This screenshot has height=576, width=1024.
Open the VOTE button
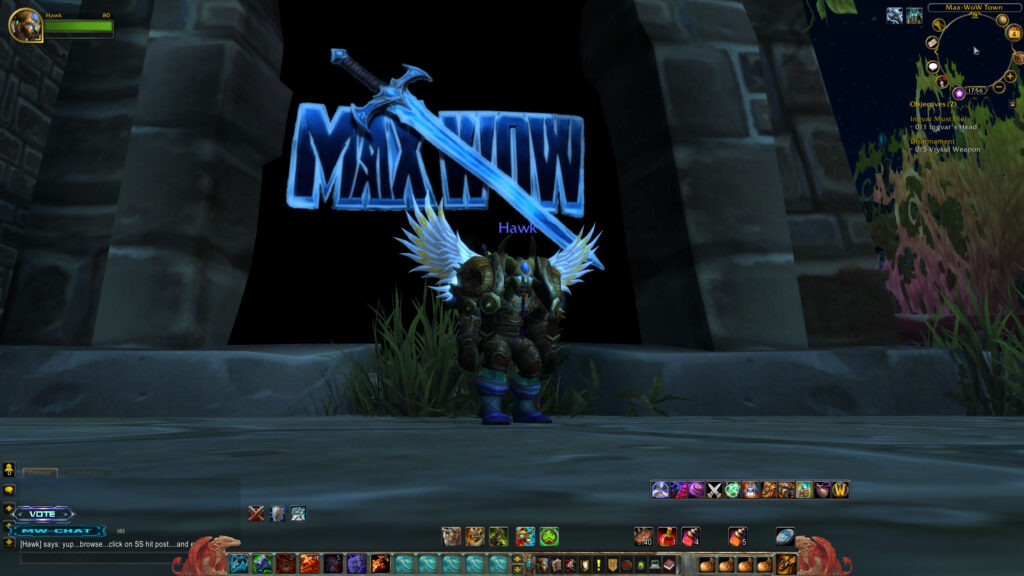(x=44, y=514)
